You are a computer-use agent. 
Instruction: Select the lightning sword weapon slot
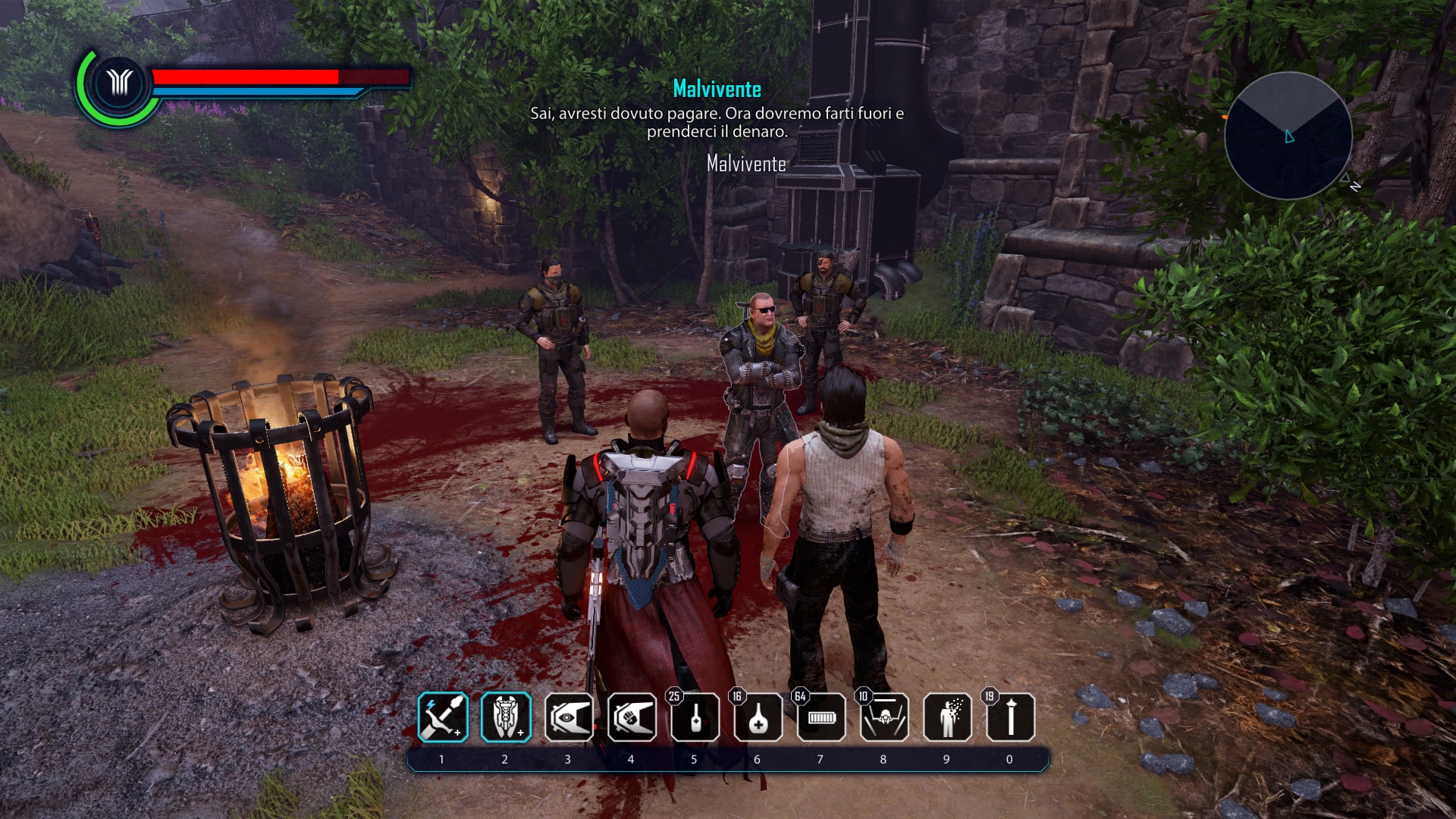[x=443, y=717]
